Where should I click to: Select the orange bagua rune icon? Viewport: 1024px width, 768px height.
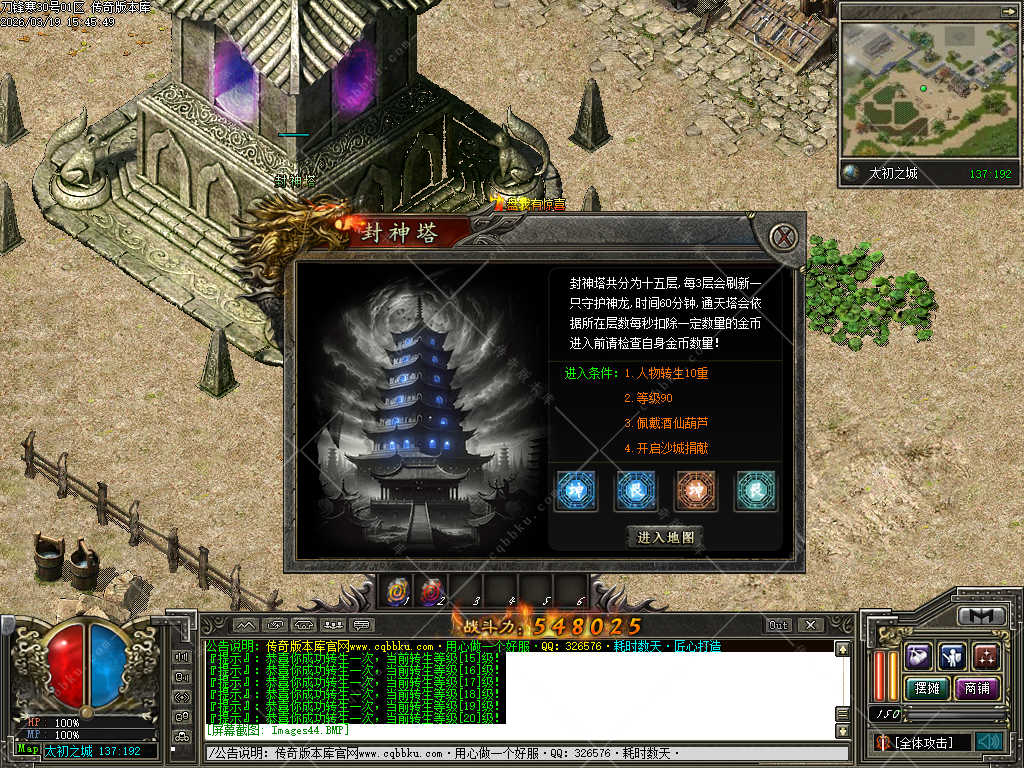[696, 491]
